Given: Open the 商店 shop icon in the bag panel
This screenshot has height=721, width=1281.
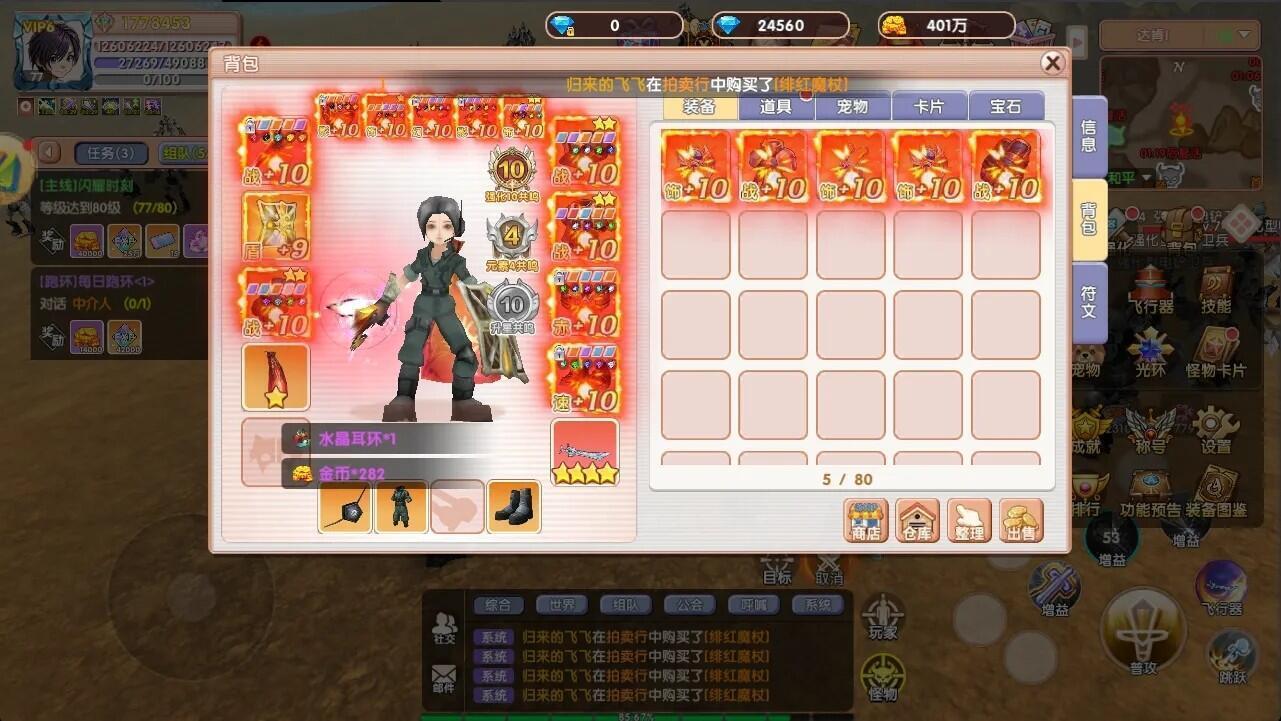Looking at the screenshot, I should point(866,519).
